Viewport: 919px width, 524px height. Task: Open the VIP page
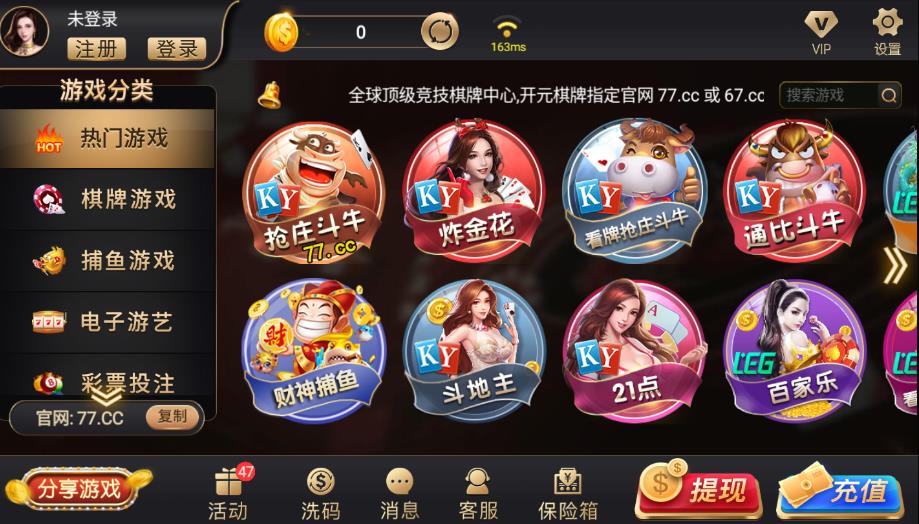[821, 31]
